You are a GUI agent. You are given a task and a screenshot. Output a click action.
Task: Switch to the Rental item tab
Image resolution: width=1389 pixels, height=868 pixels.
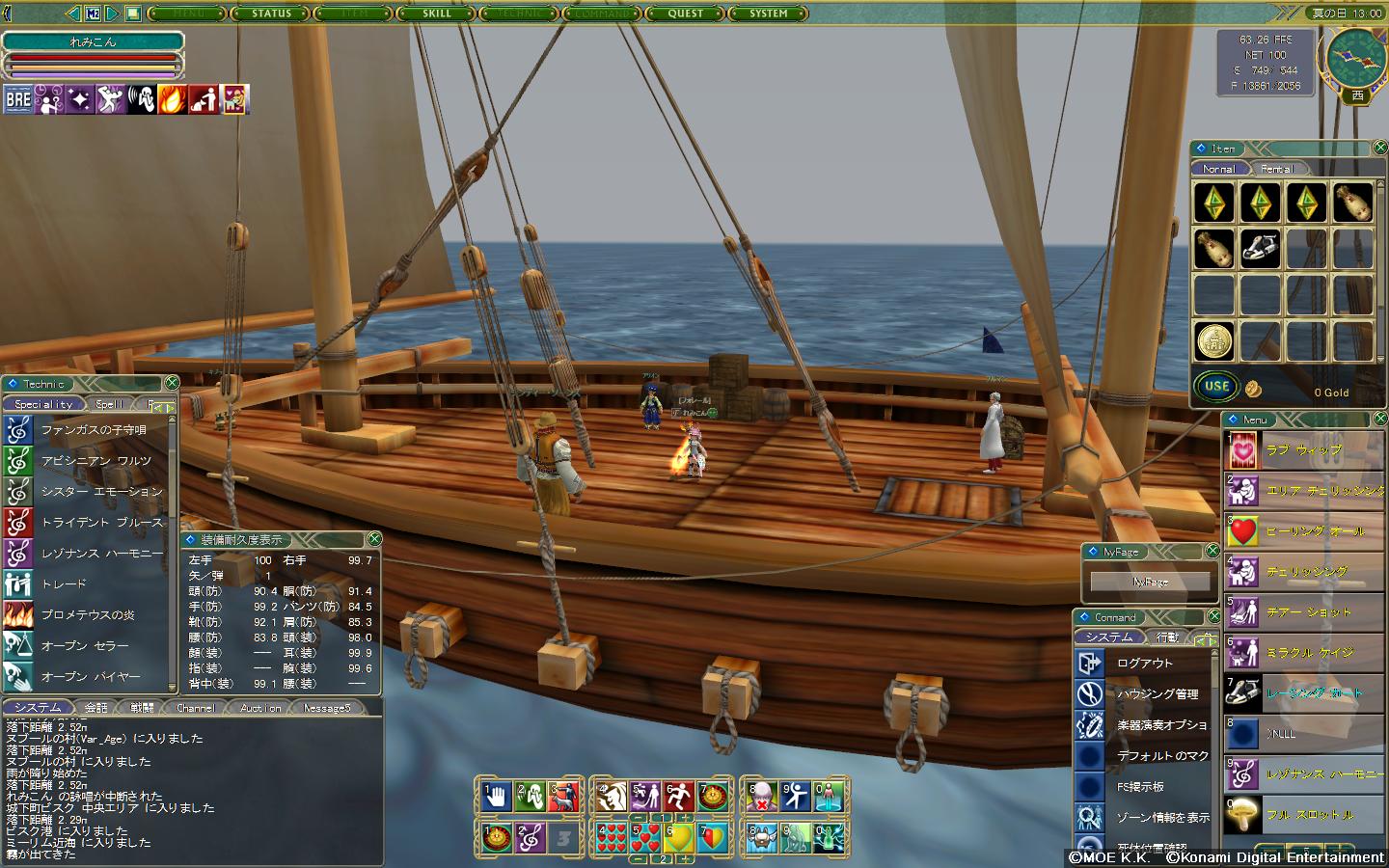1276,169
